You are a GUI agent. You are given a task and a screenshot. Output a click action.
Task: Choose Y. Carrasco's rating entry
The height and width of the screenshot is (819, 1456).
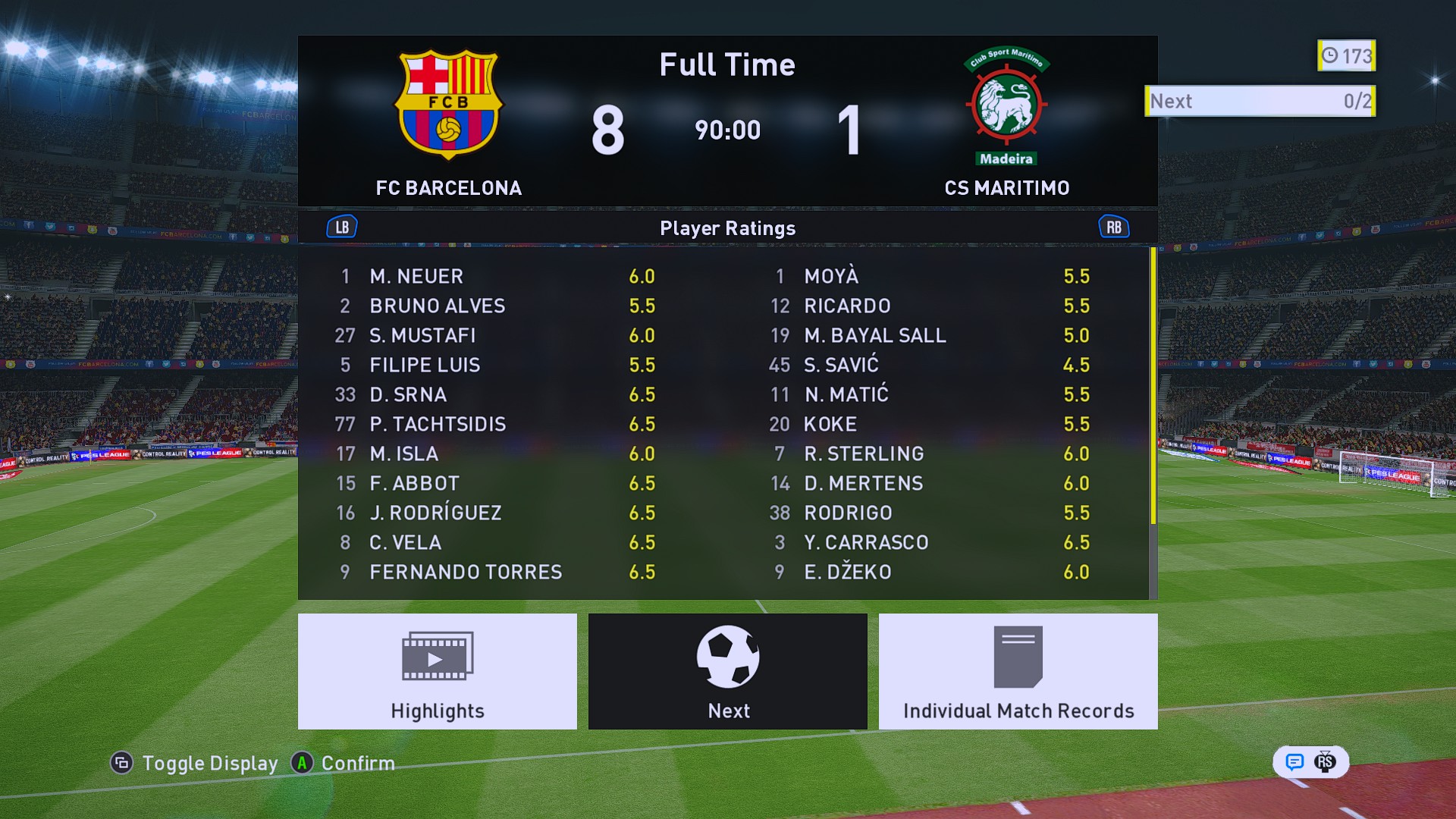click(x=930, y=542)
